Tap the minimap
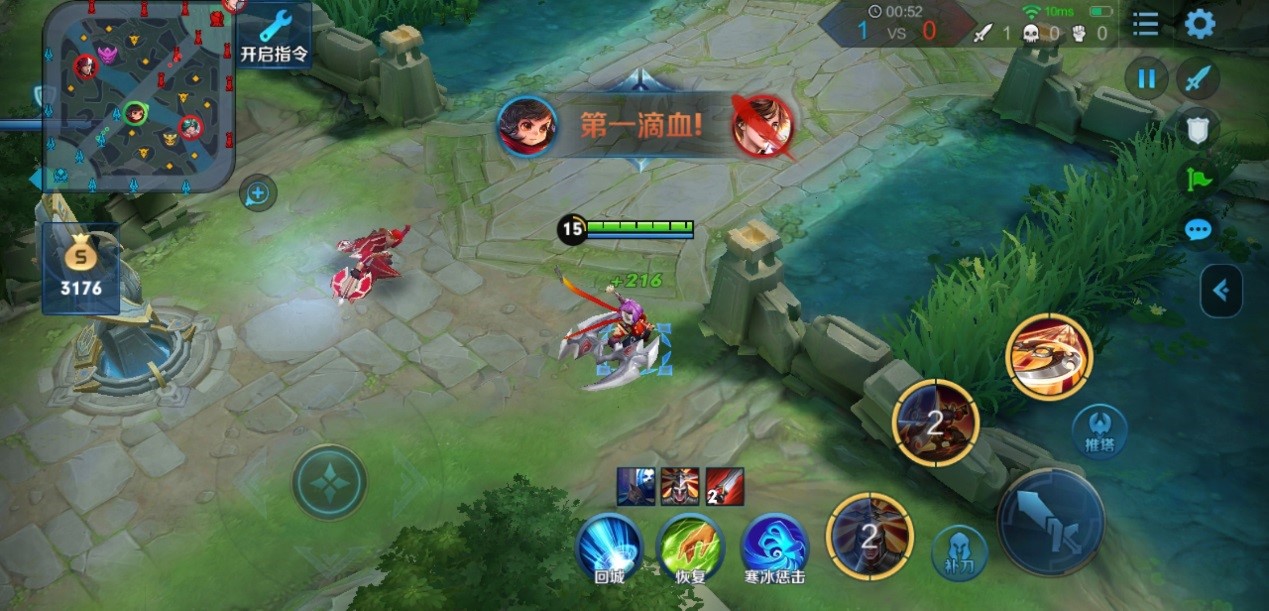 138,97
